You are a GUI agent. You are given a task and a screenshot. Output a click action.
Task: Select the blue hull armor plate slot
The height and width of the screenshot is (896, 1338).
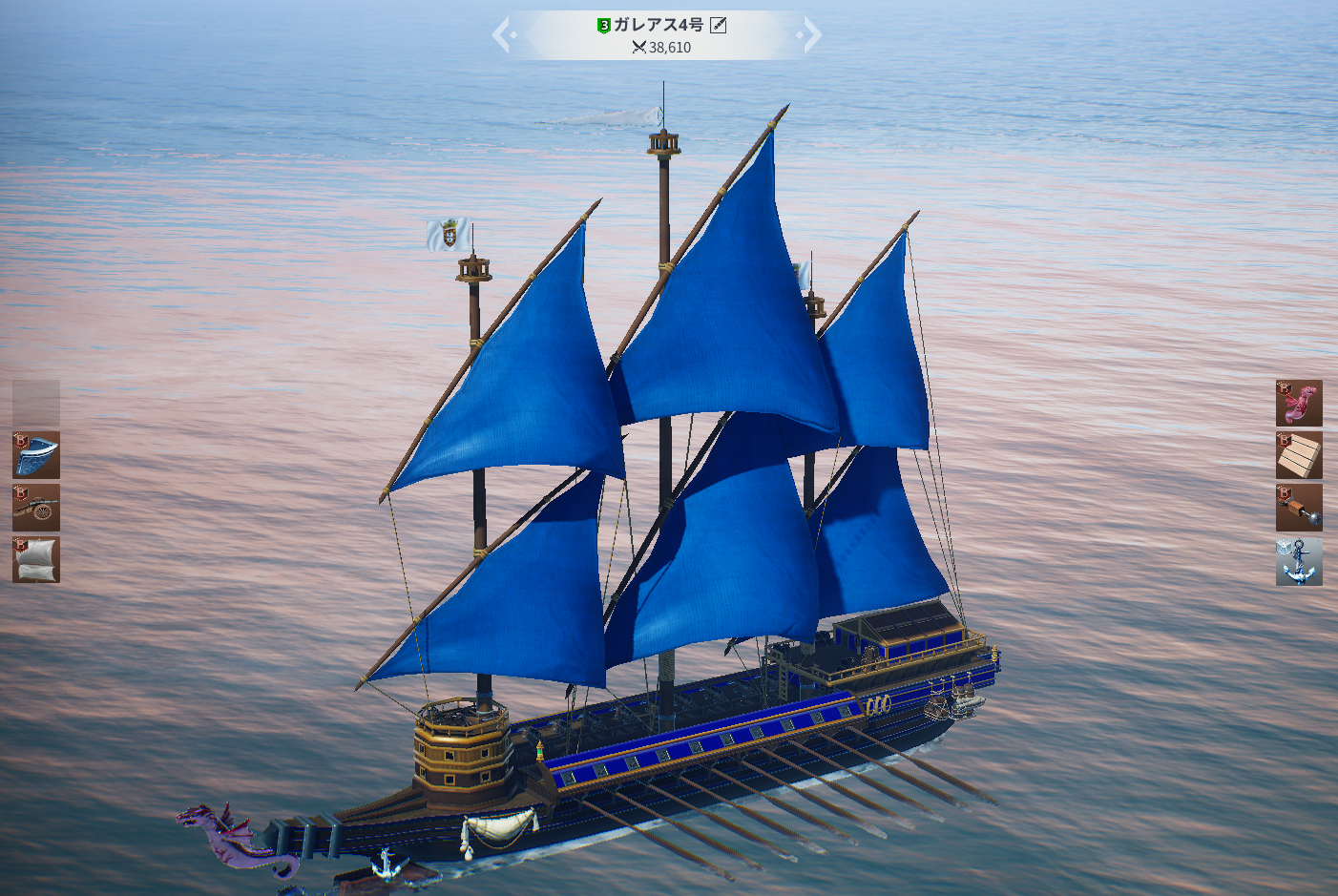click(x=36, y=455)
